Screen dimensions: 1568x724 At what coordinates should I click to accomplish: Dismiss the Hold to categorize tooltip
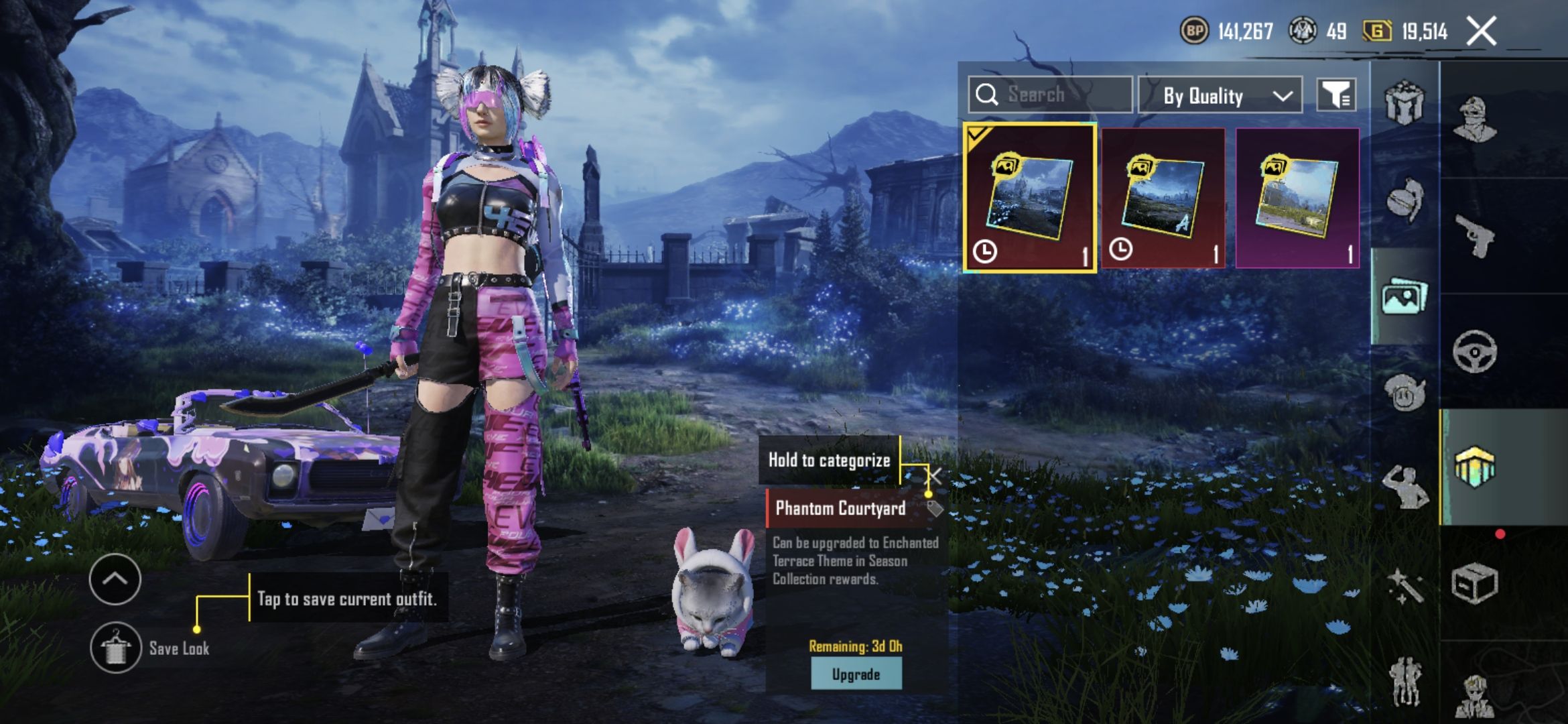(933, 476)
